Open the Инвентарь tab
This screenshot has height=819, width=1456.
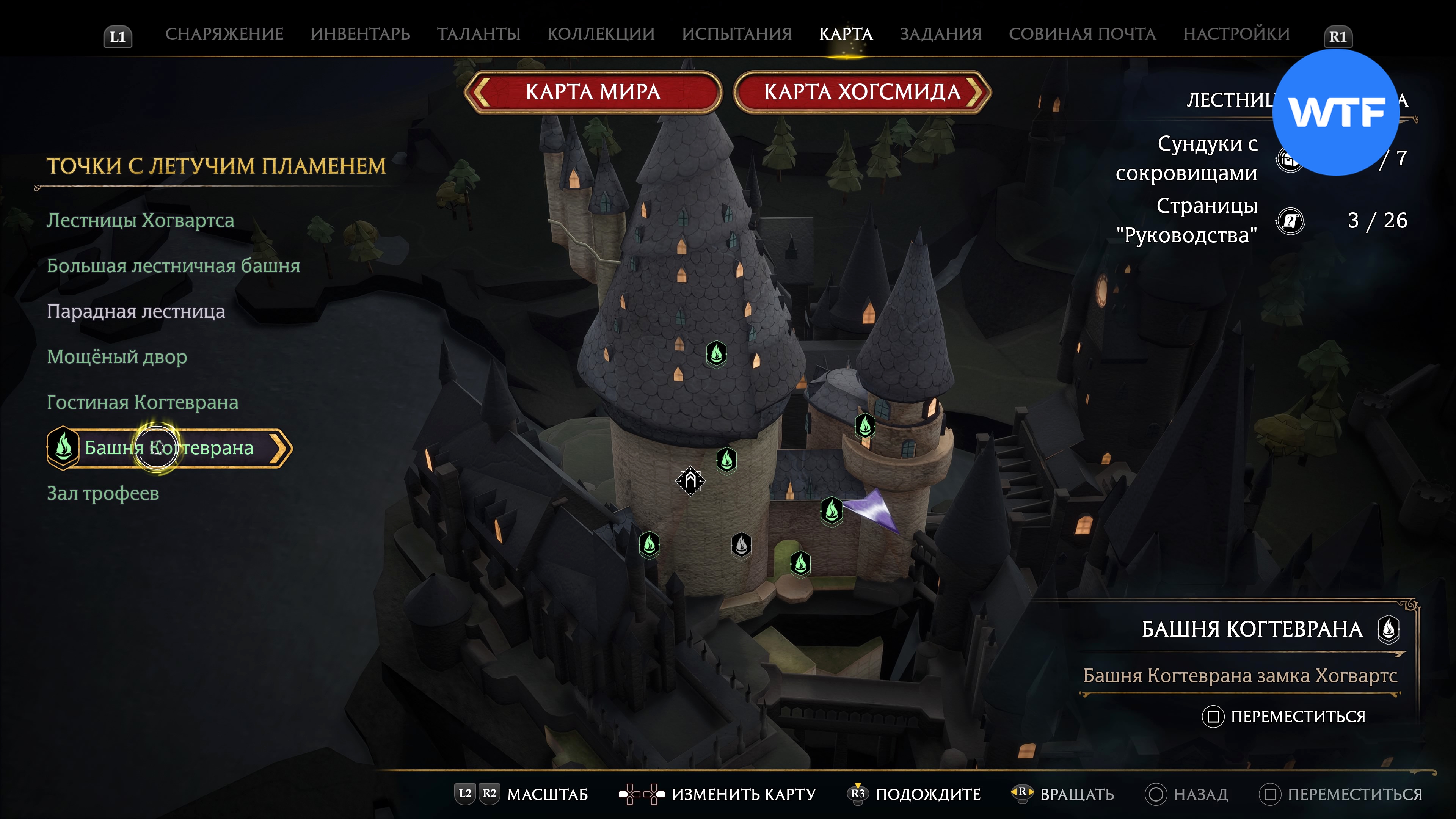(360, 34)
